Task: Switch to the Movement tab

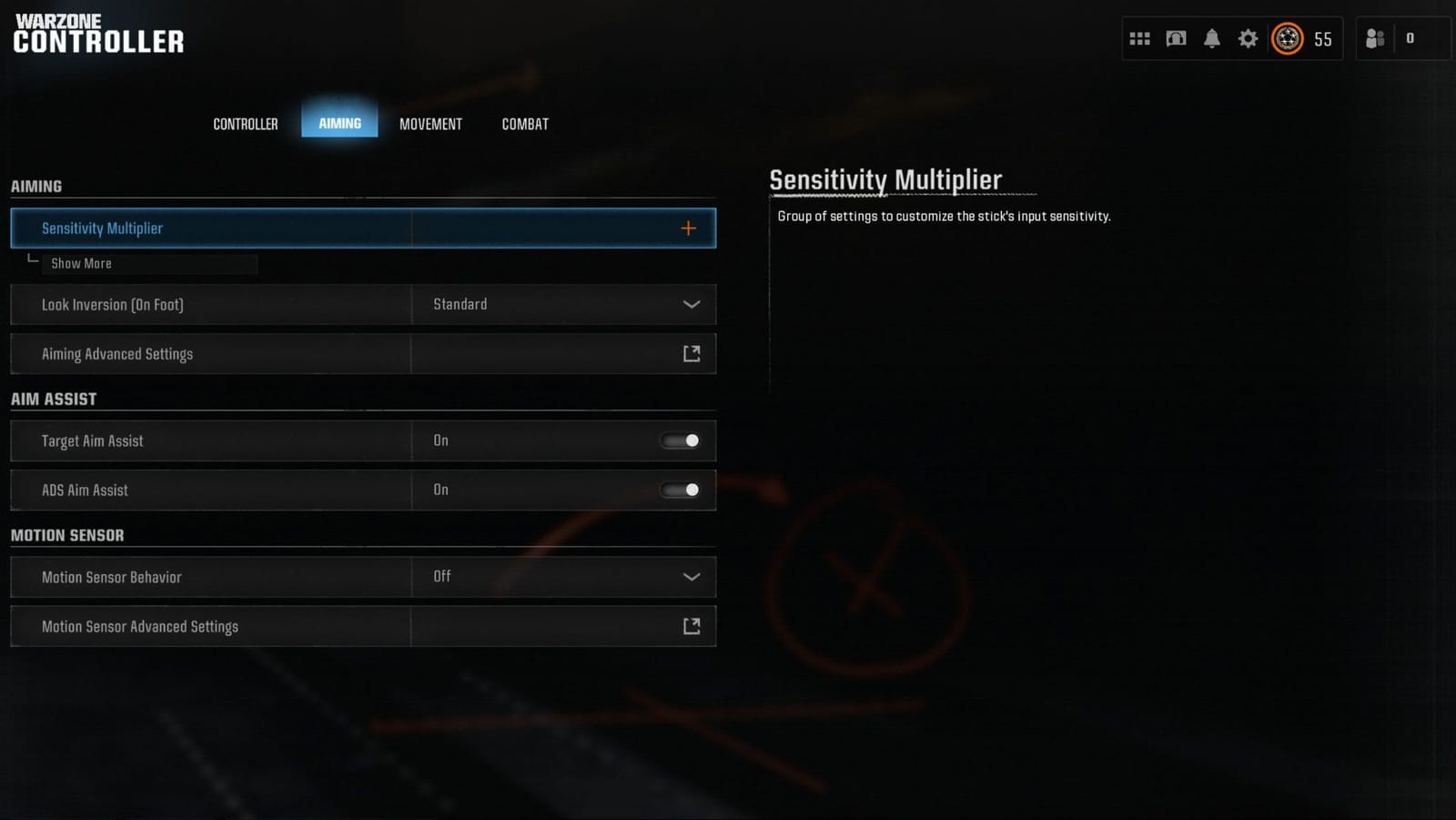Action: pos(430,124)
